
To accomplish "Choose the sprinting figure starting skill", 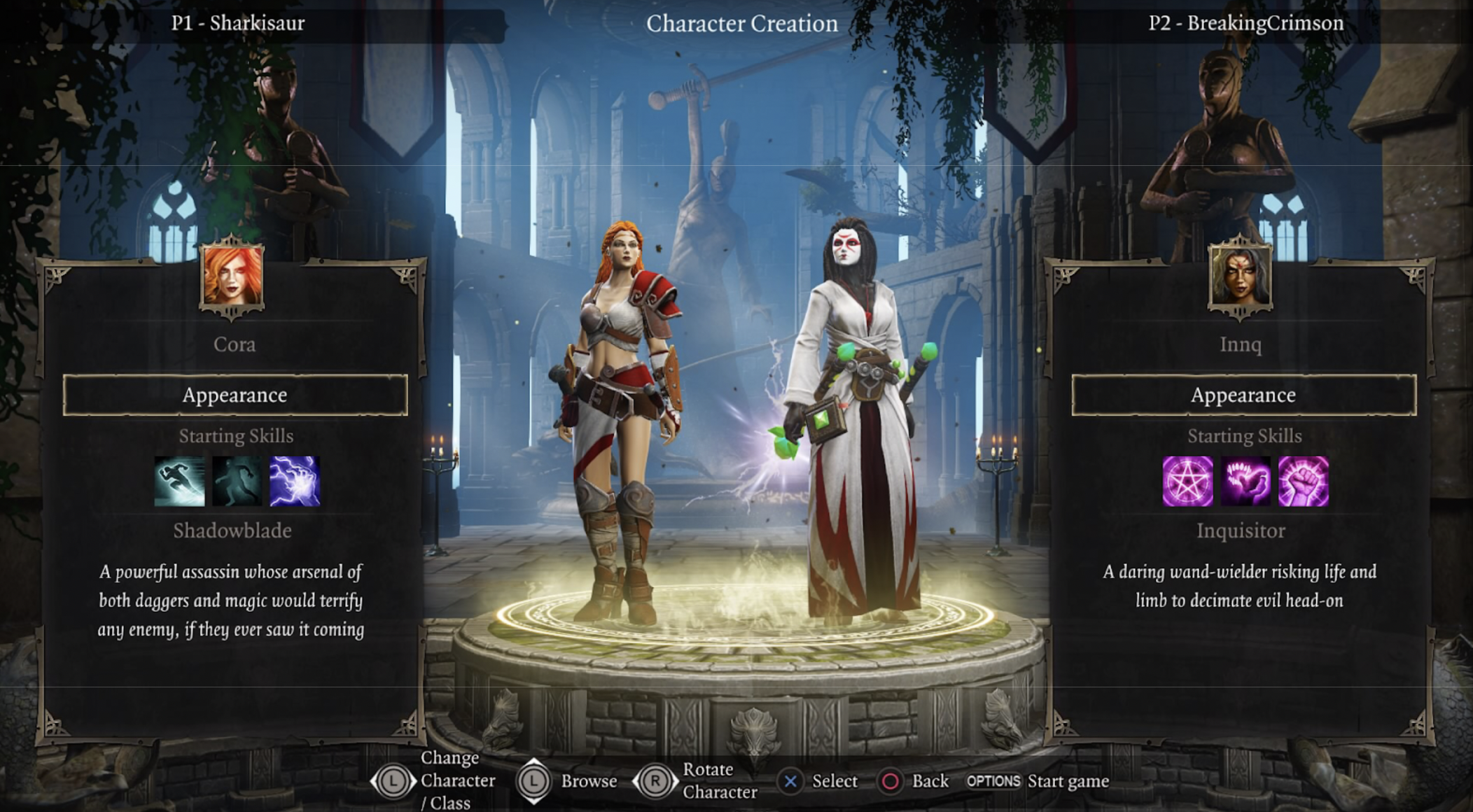I will click(180, 482).
